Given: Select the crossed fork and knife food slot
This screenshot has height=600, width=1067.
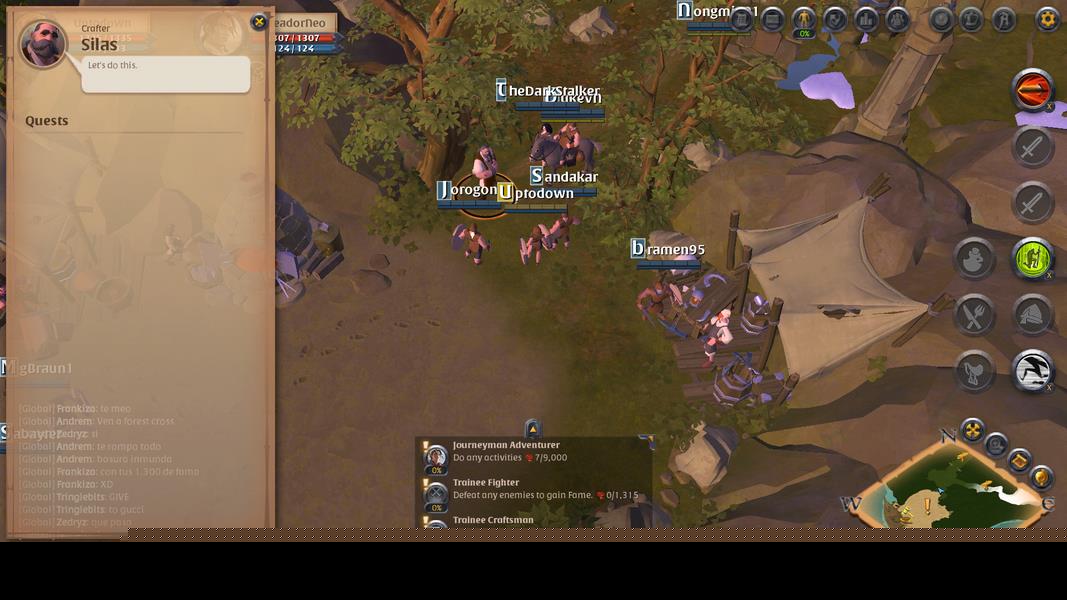Looking at the screenshot, I should (974, 315).
